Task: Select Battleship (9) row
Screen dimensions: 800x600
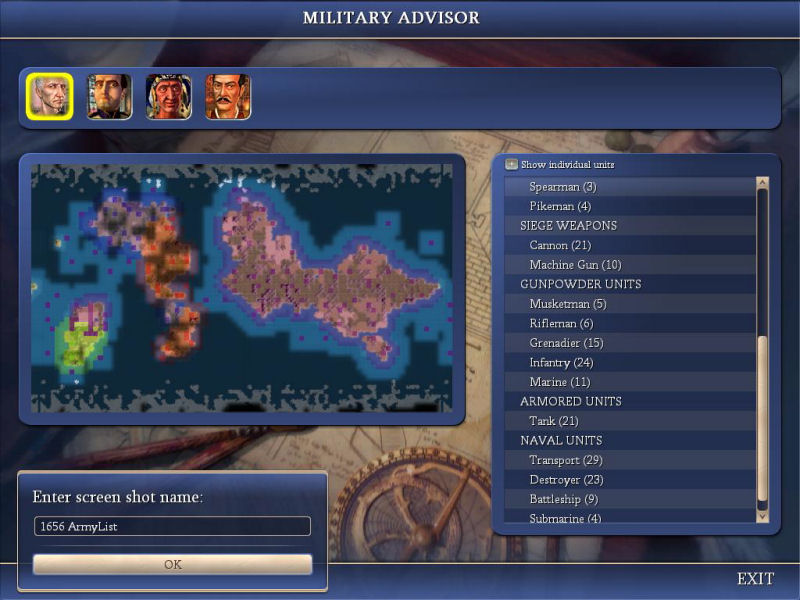Action: 563,499
